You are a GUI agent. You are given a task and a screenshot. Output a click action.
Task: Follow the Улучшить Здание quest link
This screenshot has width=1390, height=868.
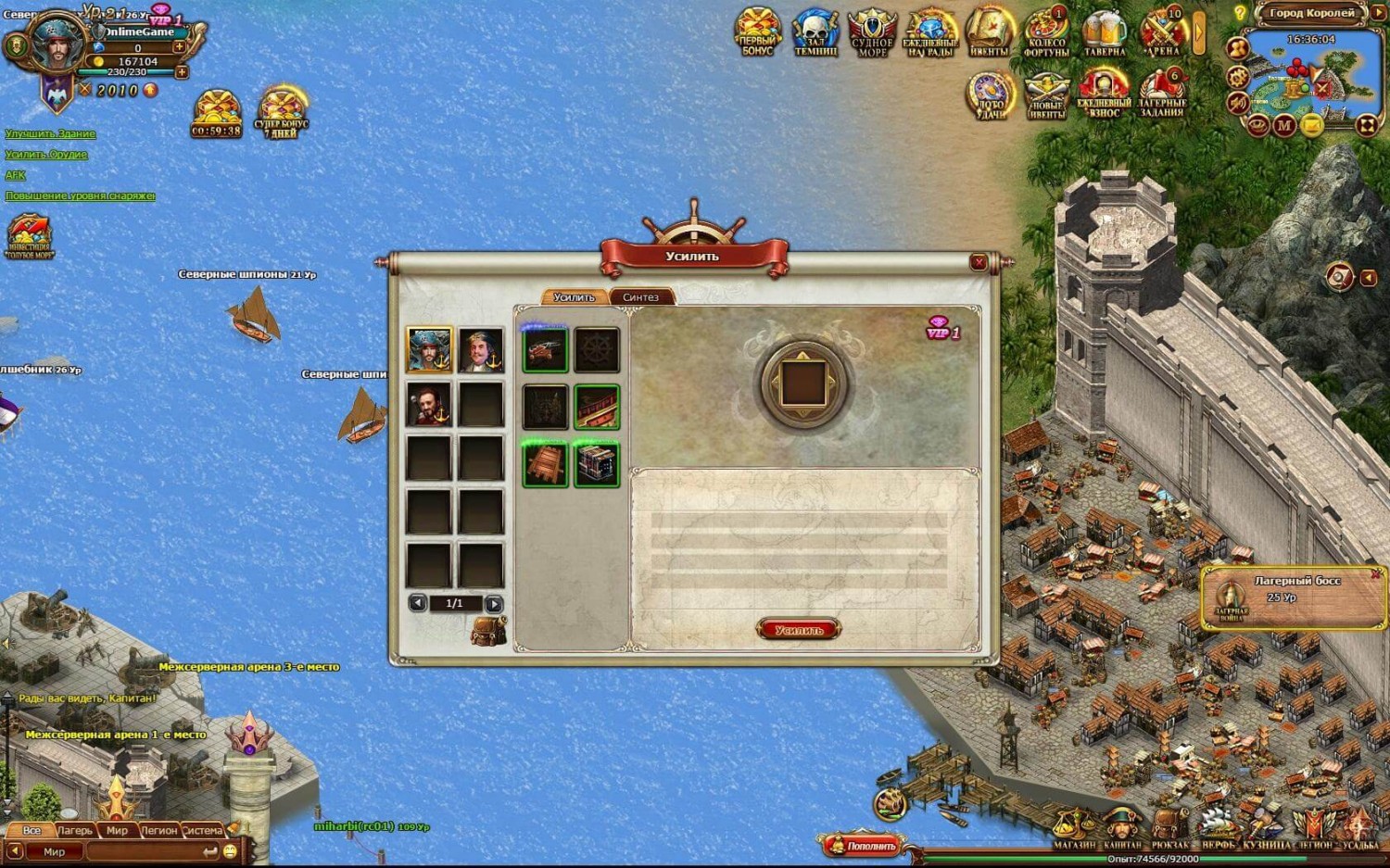click(50, 134)
